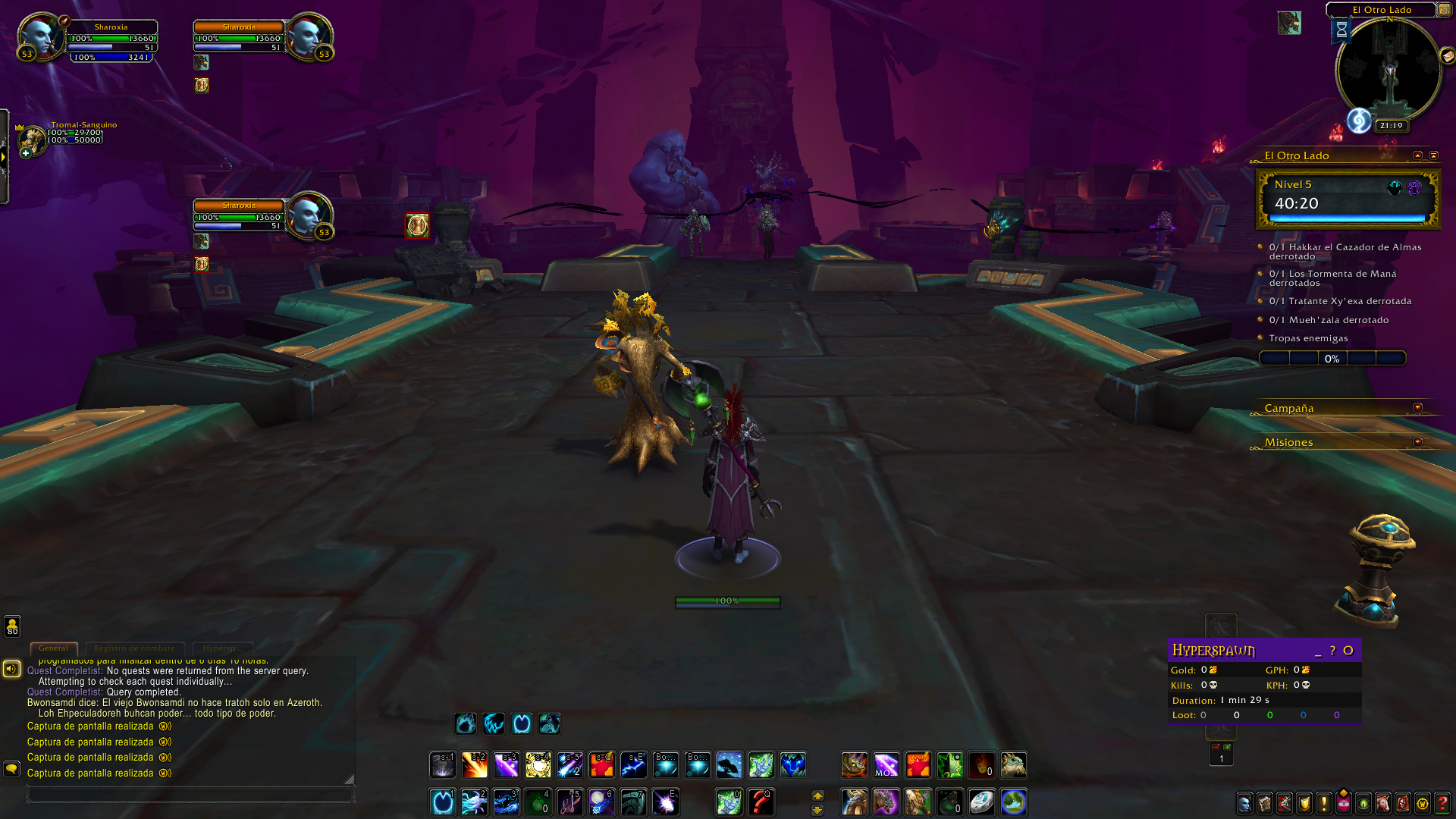This screenshot has height=819, width=1456.
Task: Click the minimap
Action: click(x=1389, y=72)
